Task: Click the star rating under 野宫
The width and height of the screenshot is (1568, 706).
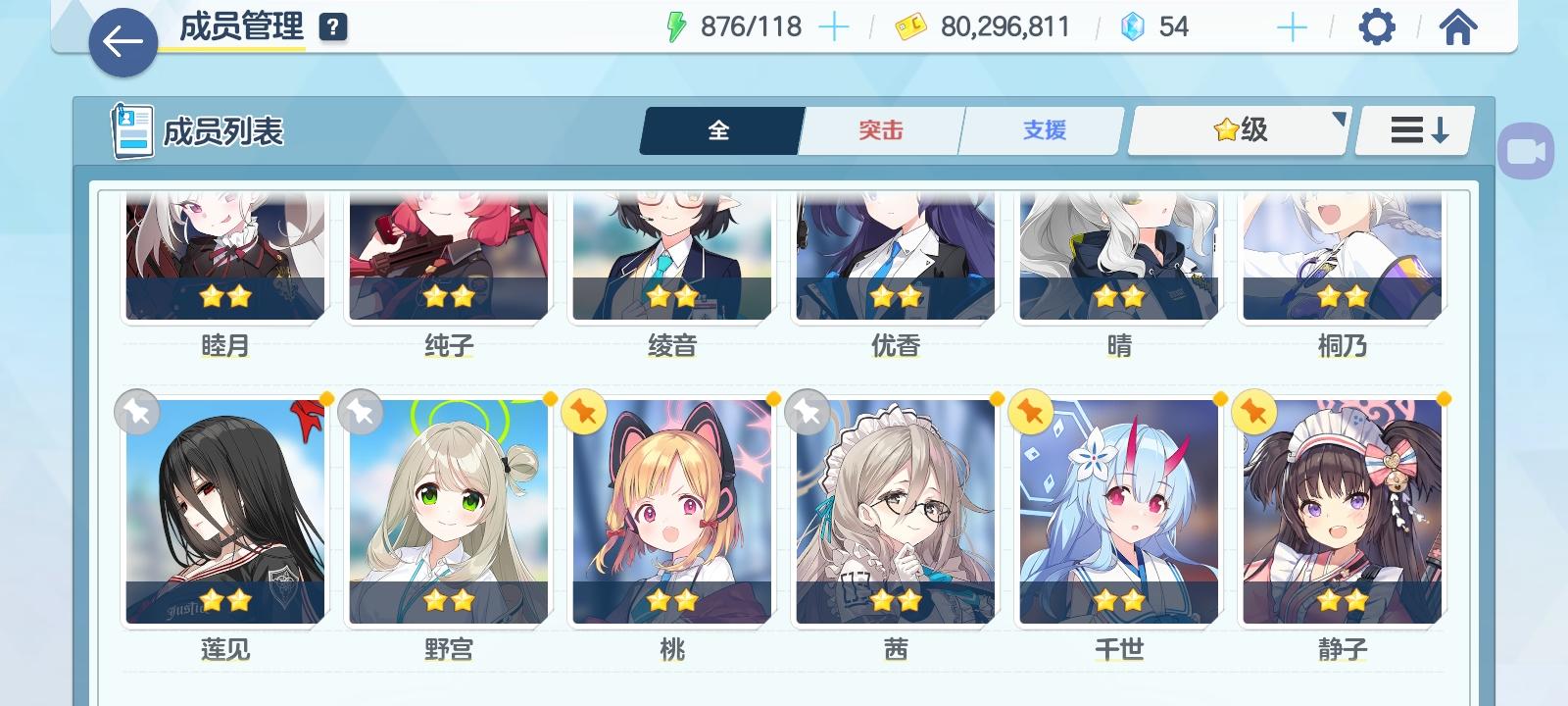Action: tap(450, 599)
